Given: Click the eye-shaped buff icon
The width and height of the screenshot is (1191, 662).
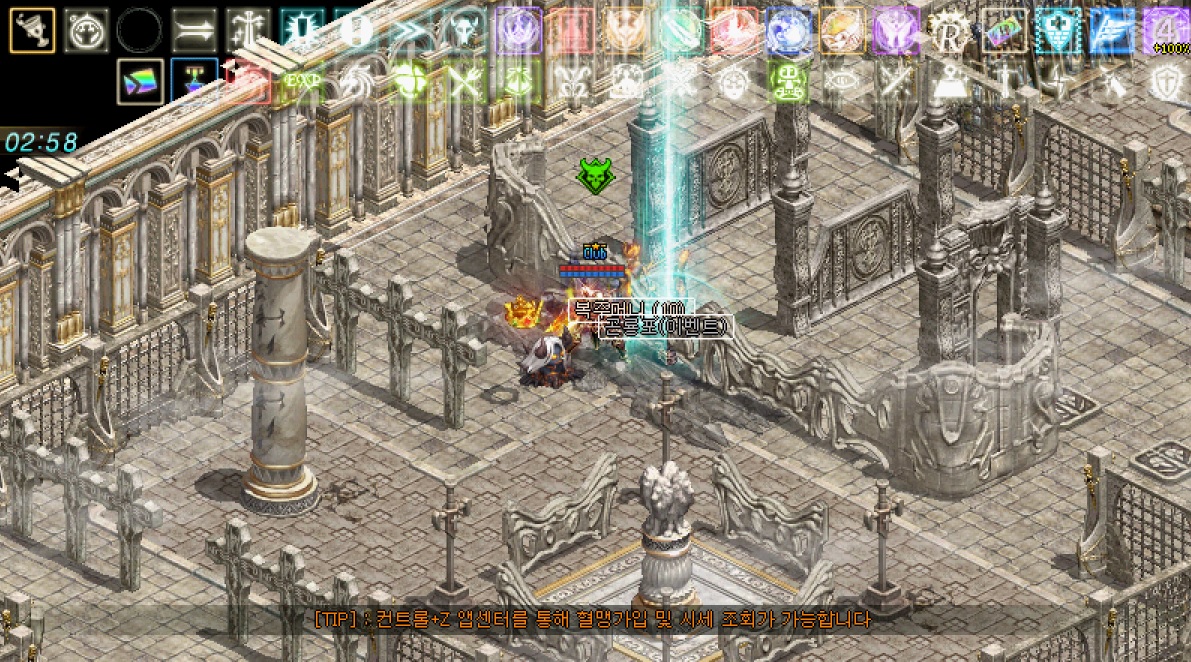Looking at the screenshot, I should tap(842, 82).
